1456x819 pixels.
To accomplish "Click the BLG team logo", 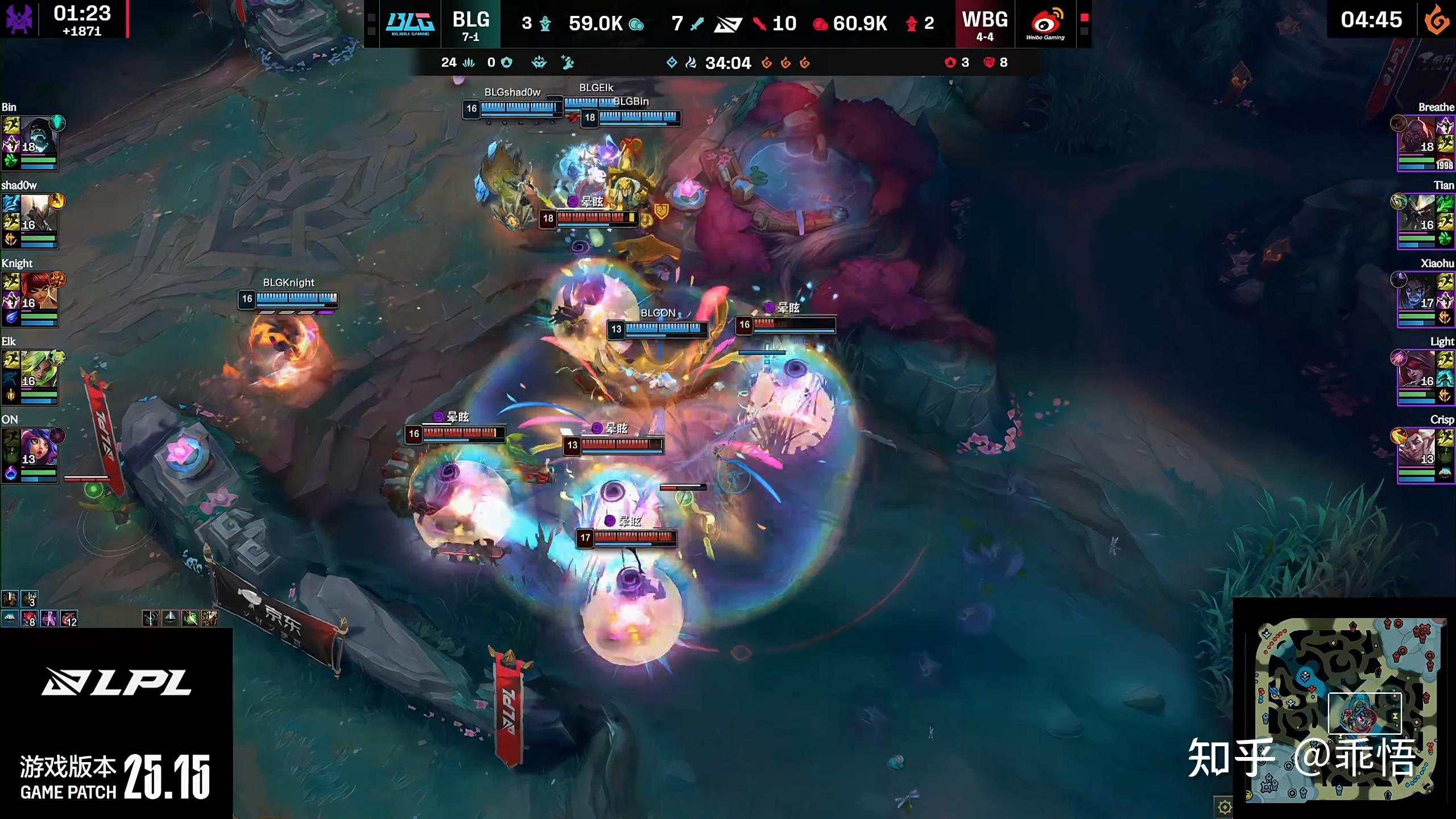I will pos(410,24).
